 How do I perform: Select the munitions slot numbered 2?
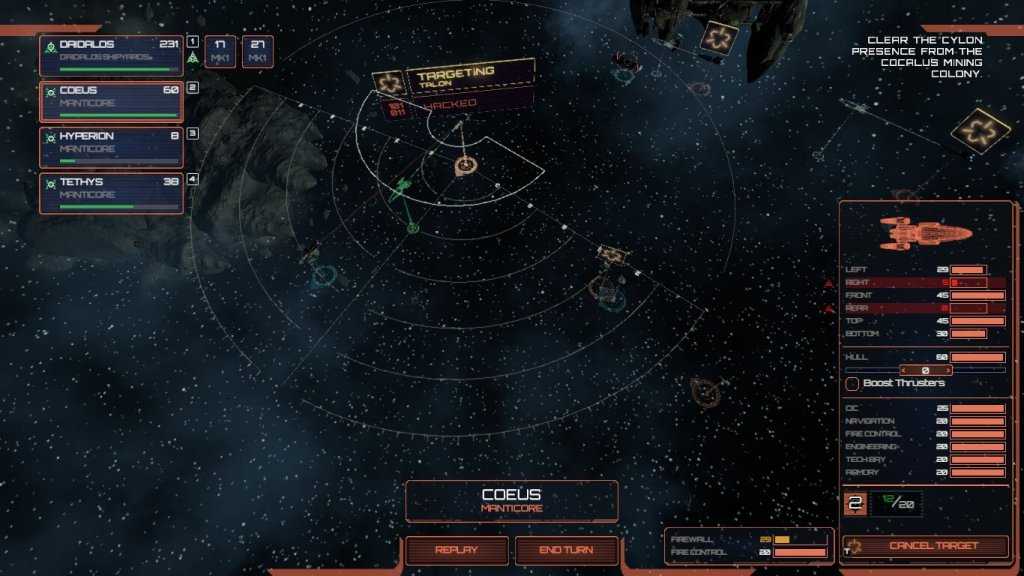856,503
